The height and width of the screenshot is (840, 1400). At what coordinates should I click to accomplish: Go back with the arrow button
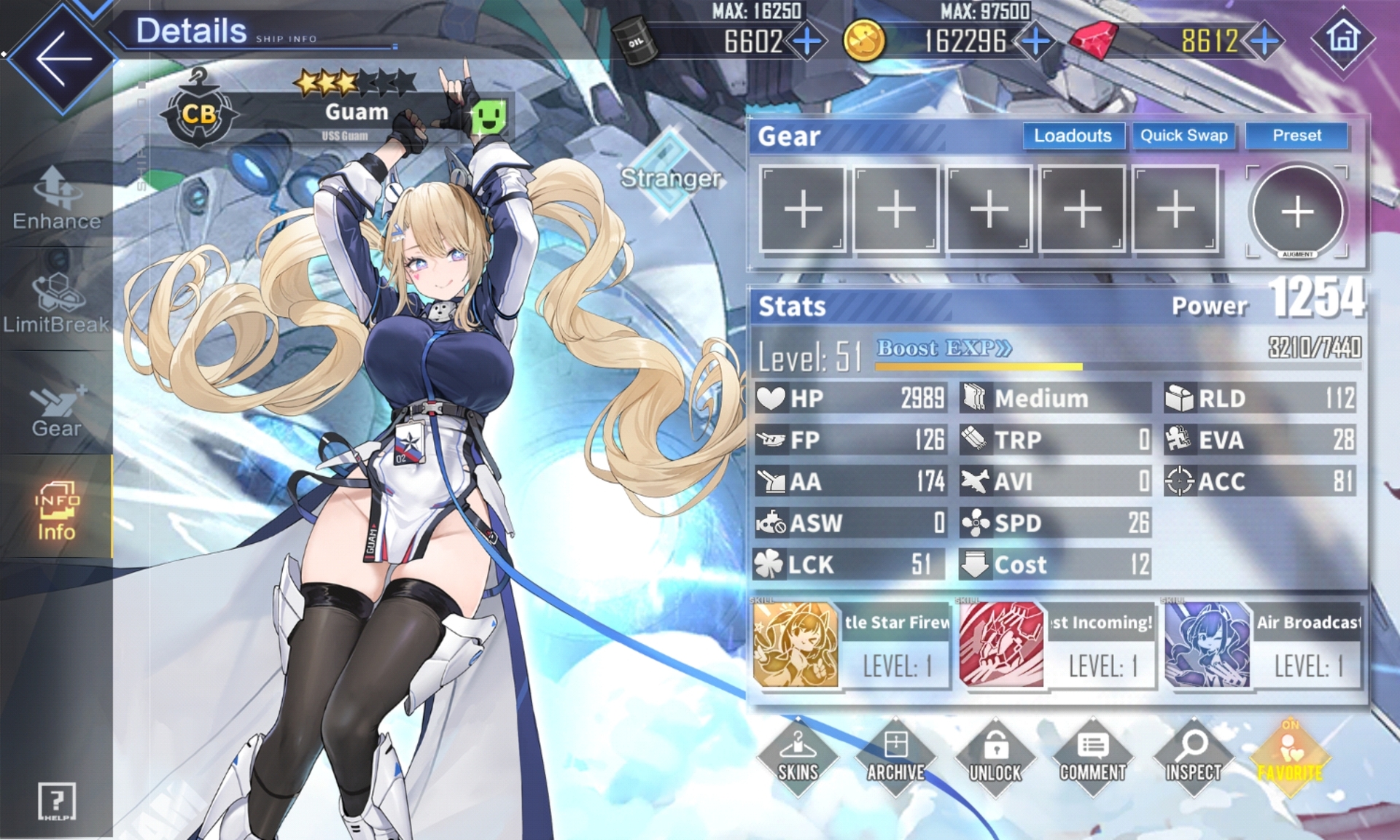pyautogui.click(x=62, y=58)
